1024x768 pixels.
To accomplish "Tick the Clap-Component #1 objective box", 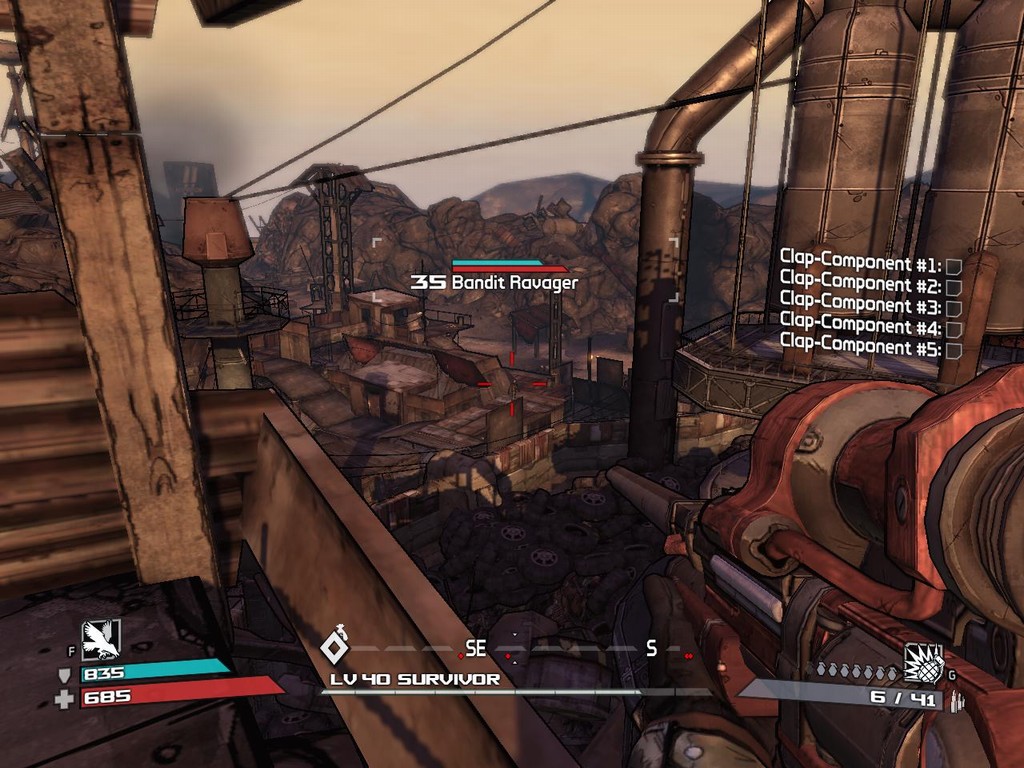I will (953, 266).
